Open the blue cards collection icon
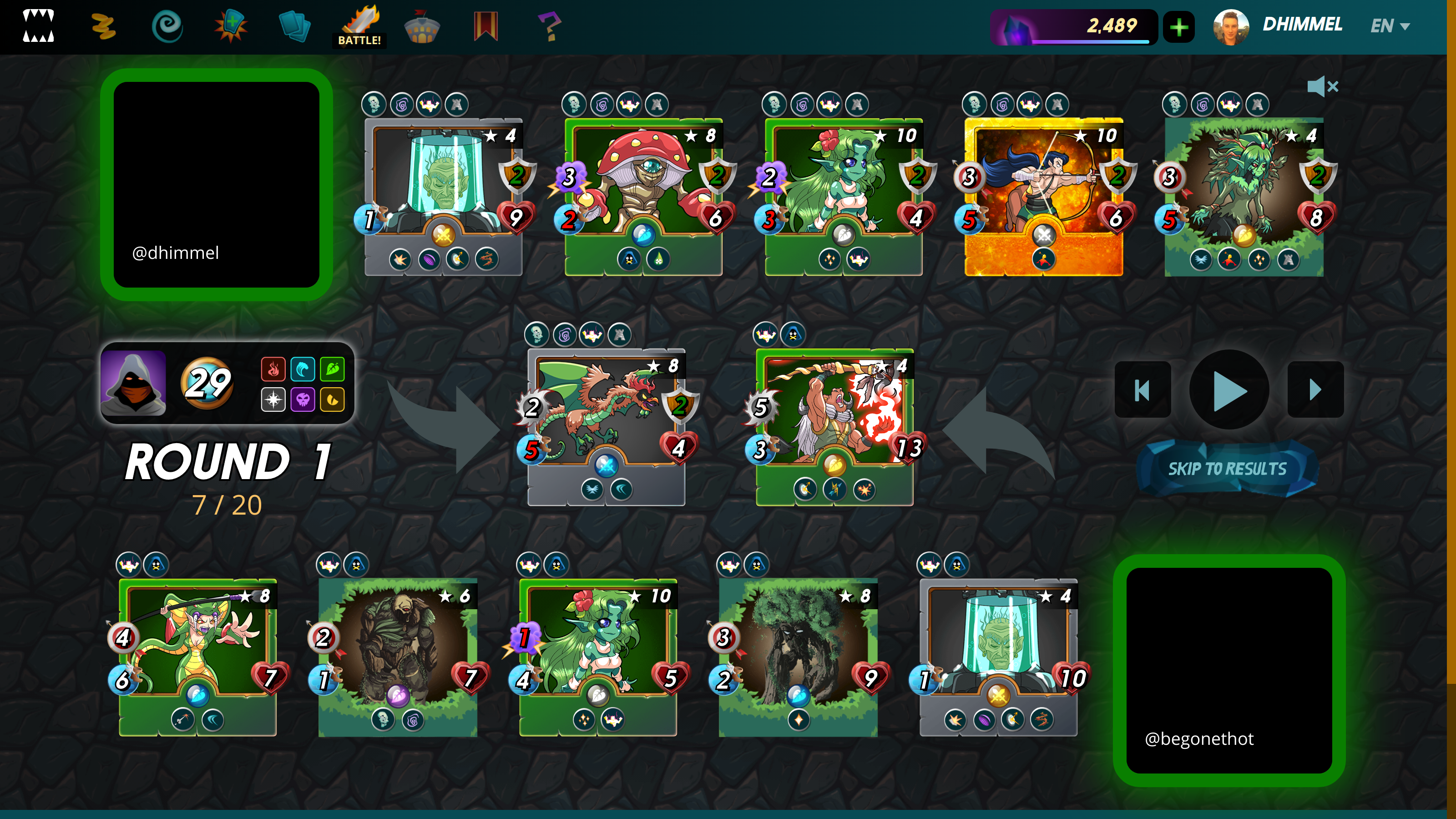 point(294,26)
